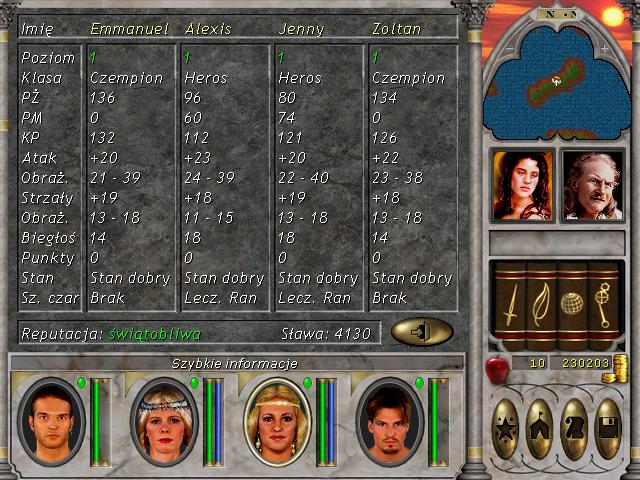This screenshot has width=640, height=480.
Task: Open the book with the key emblem
Action: [602, 305]
